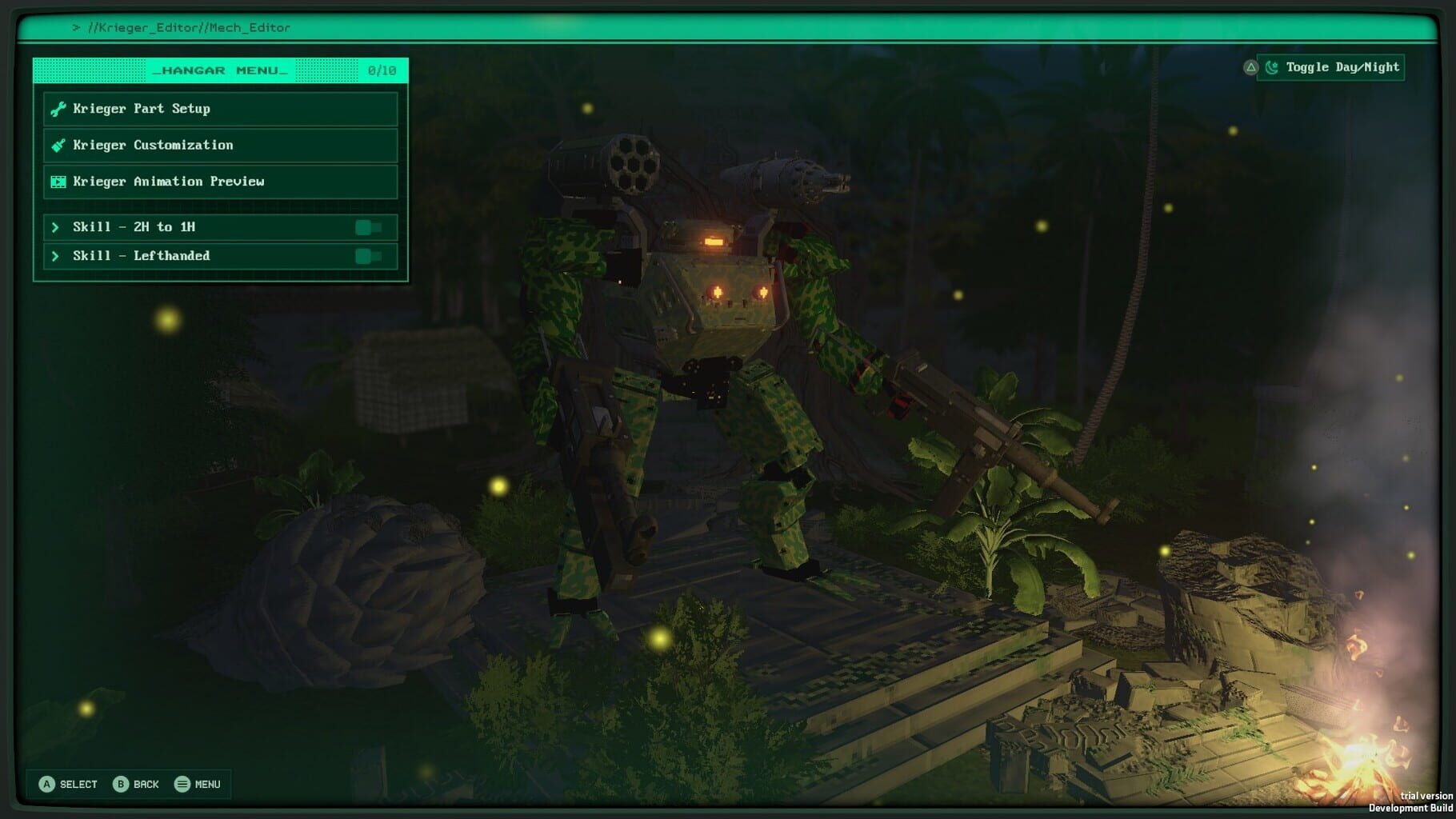Click the moon icon in Toggle Day/Night
The height and width of the screenshot is (819, 1456).
click(x=1272, y=67)
